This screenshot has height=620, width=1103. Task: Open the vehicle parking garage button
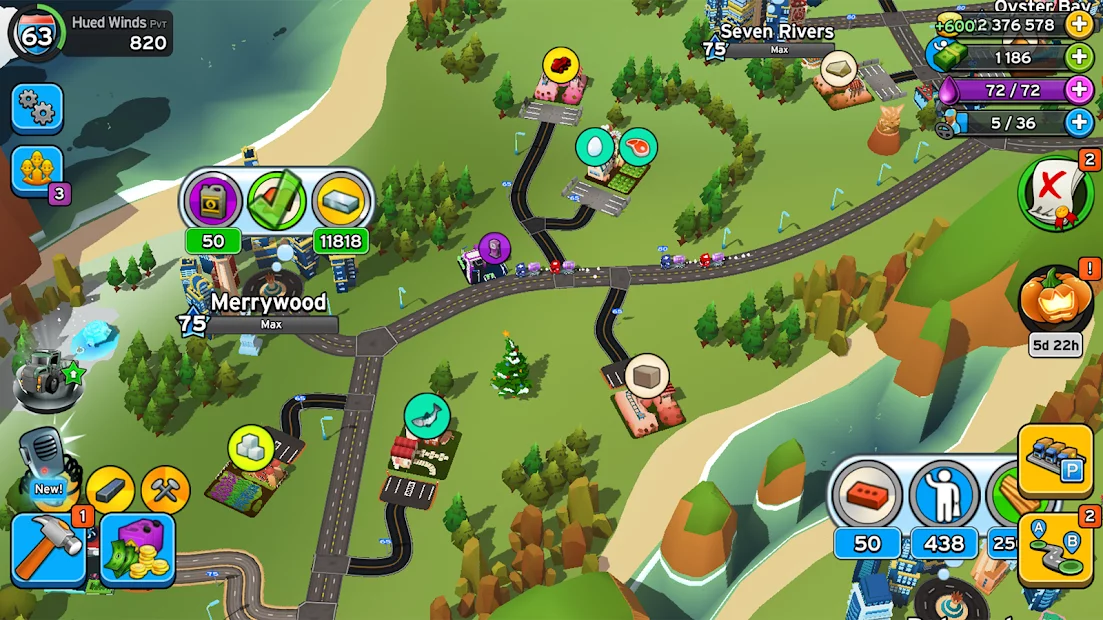pos(1056,460)
